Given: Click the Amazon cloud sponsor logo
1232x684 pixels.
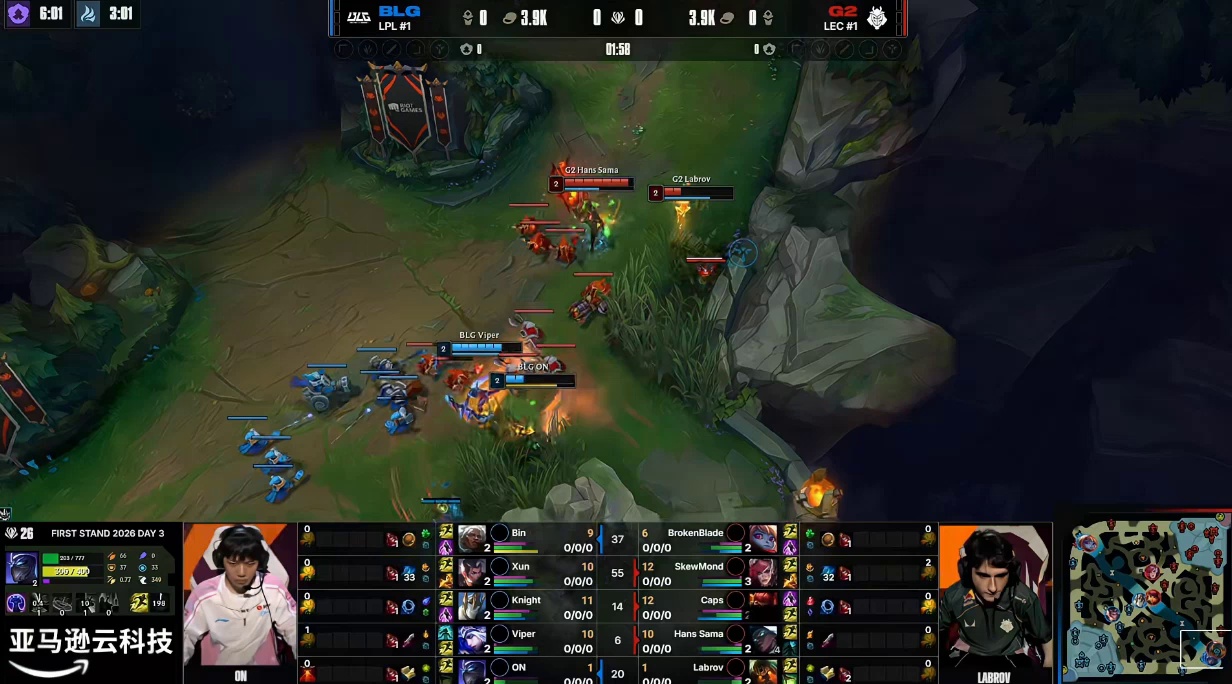Looking at the screenshot, I should point(90,649).
